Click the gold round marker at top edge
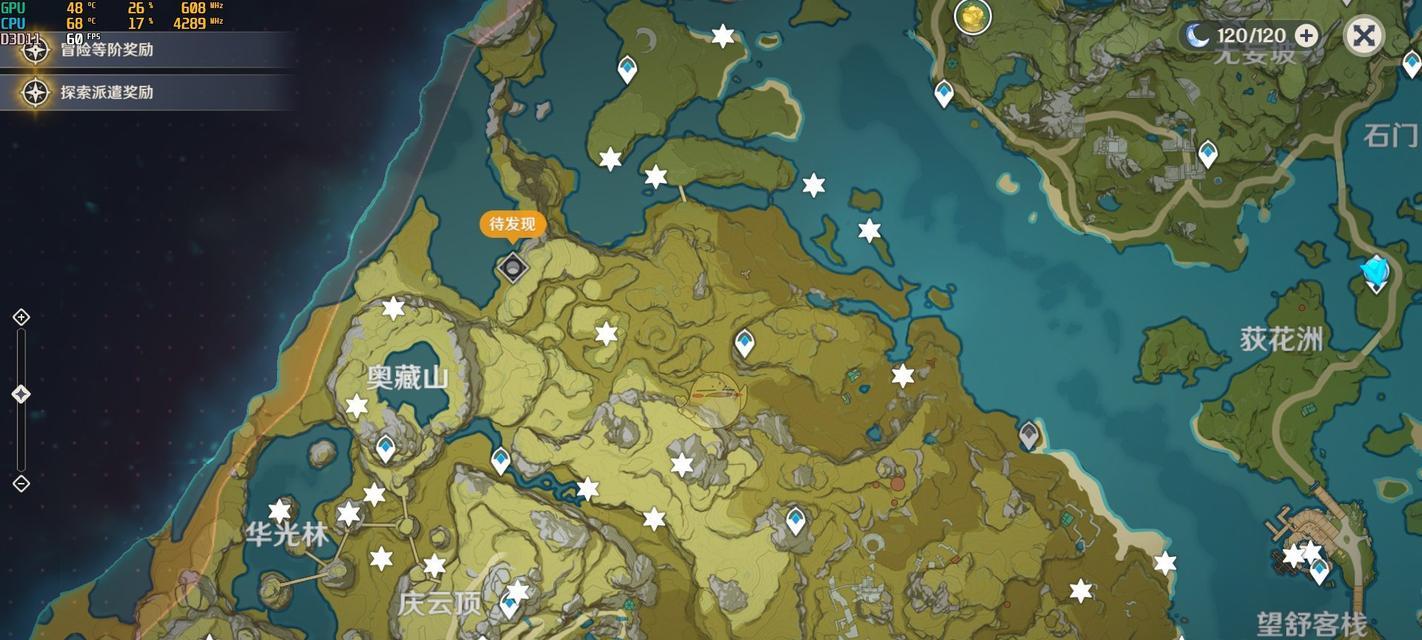The image size is (1422, 640). pos(972,16)
